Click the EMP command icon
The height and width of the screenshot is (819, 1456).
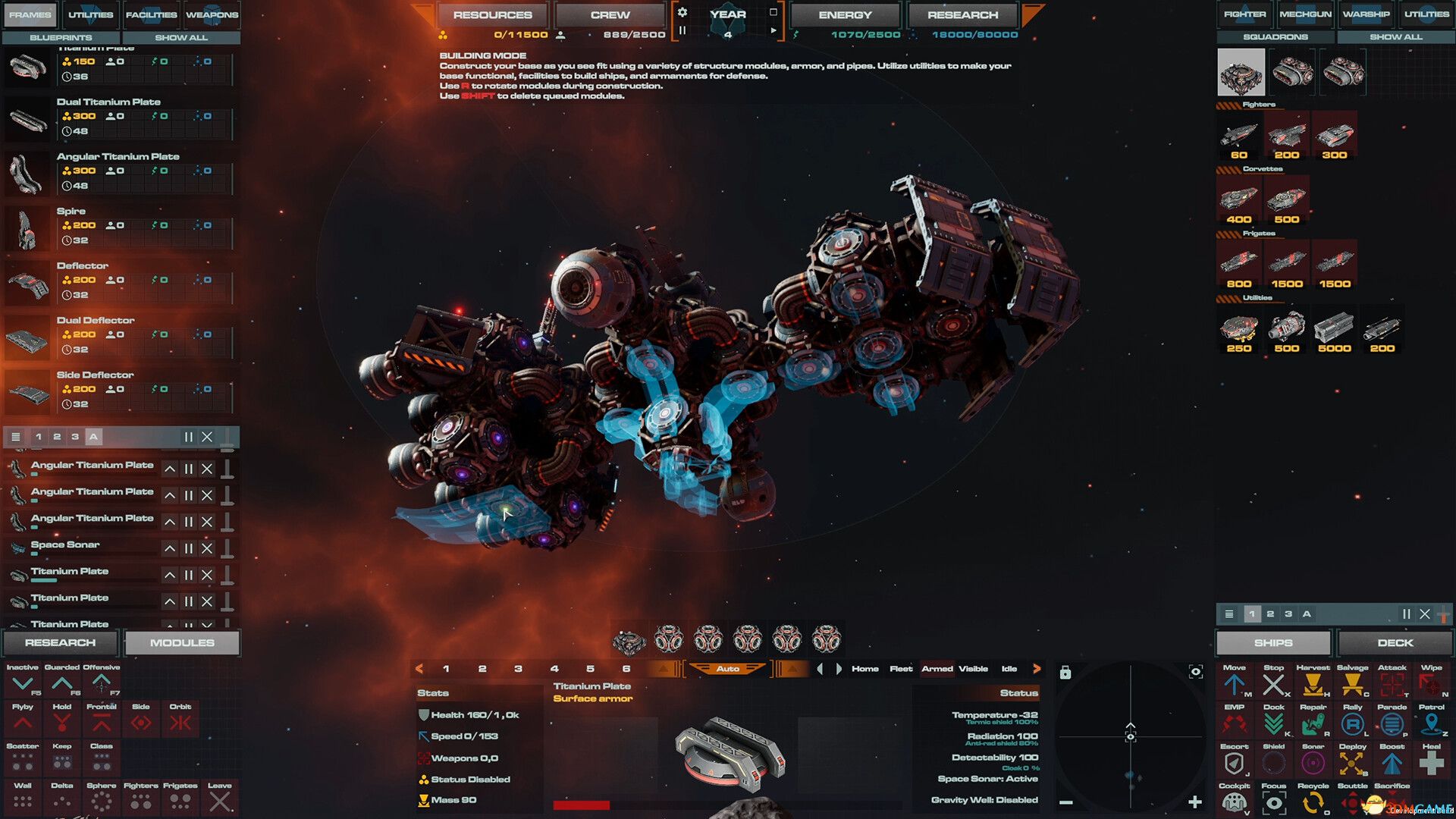pos(1235,722)
